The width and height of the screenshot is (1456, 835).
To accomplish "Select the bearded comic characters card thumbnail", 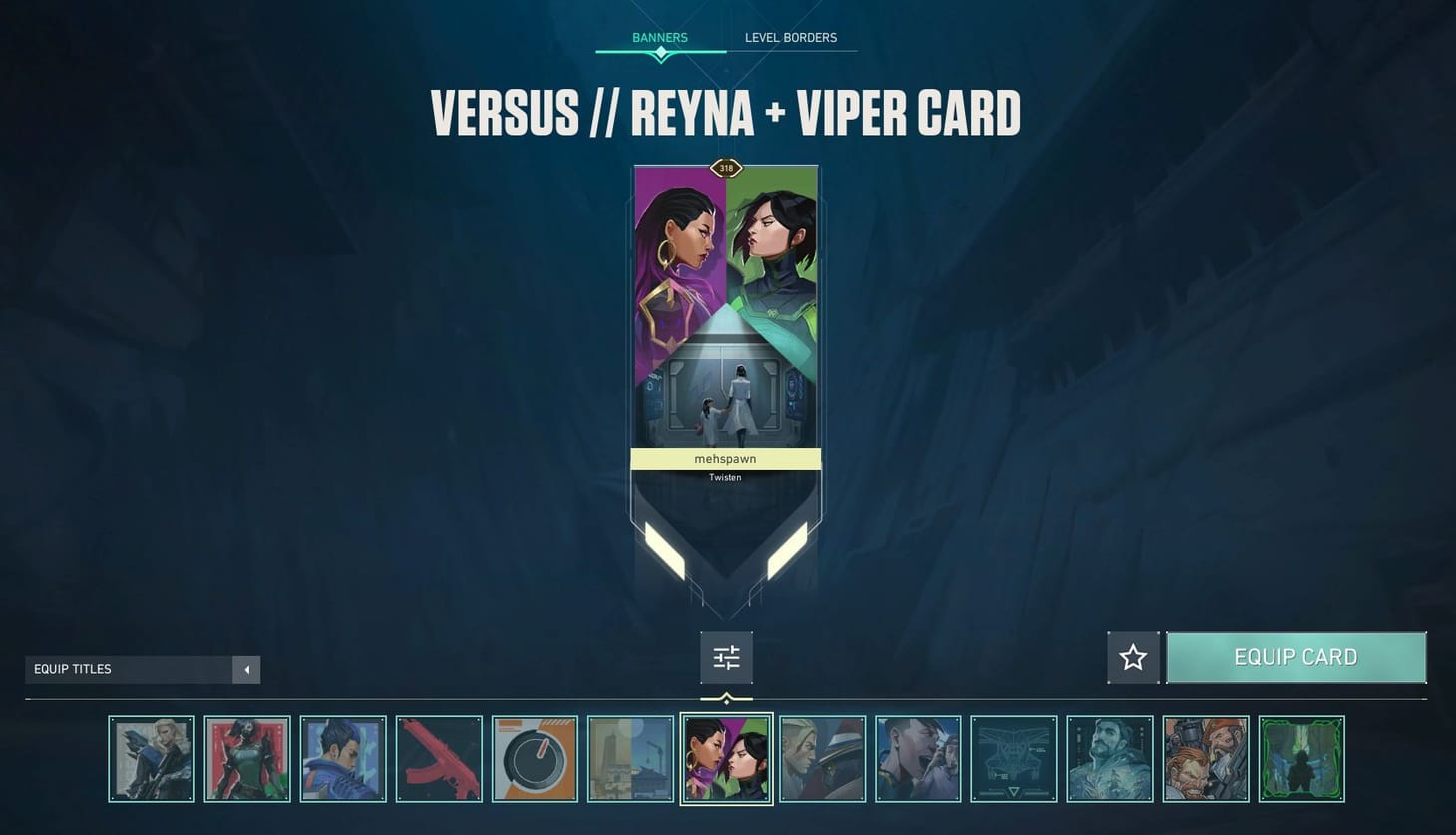I will (x=1206, y=758).
